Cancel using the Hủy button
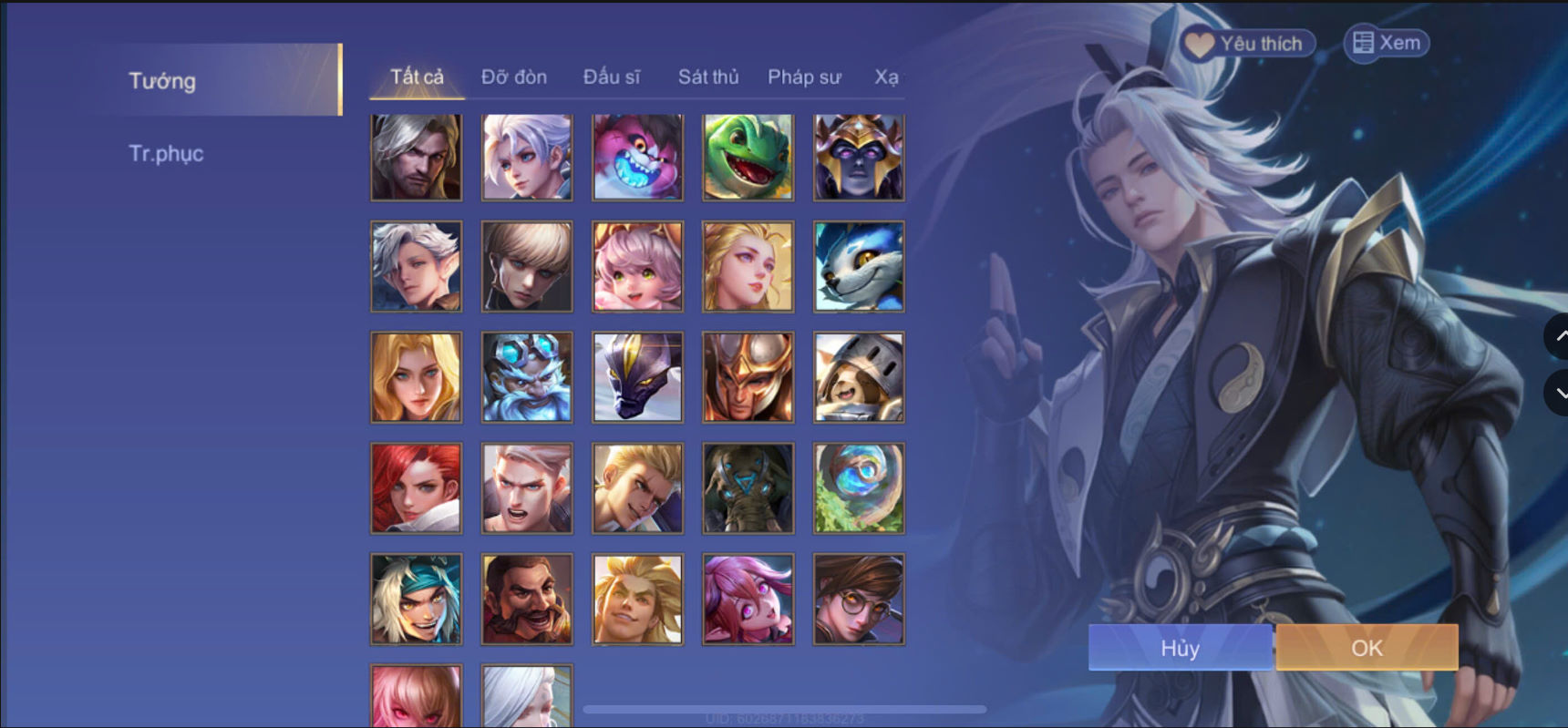Screen dimensions: 1568x728 click(x=1180, y=648)
